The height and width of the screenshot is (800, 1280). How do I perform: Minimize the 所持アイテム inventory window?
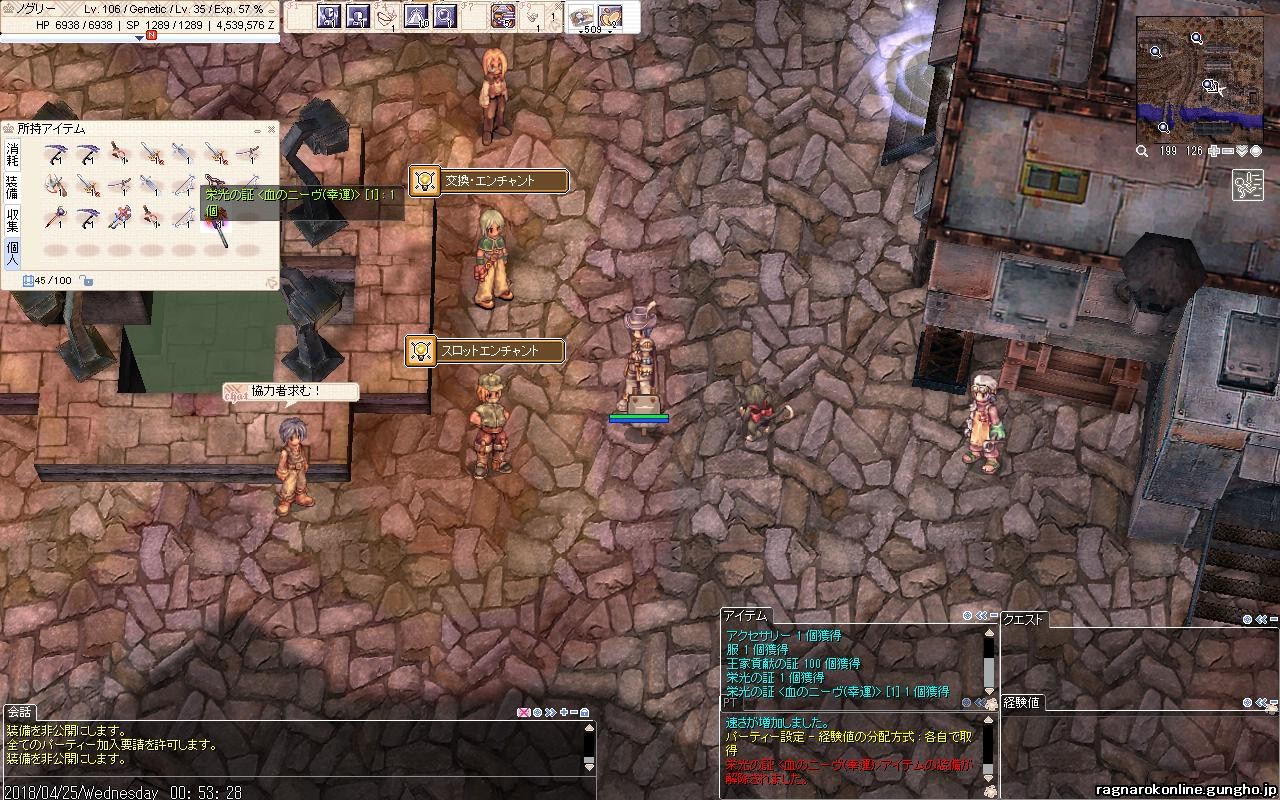click(x=257, y=129)
